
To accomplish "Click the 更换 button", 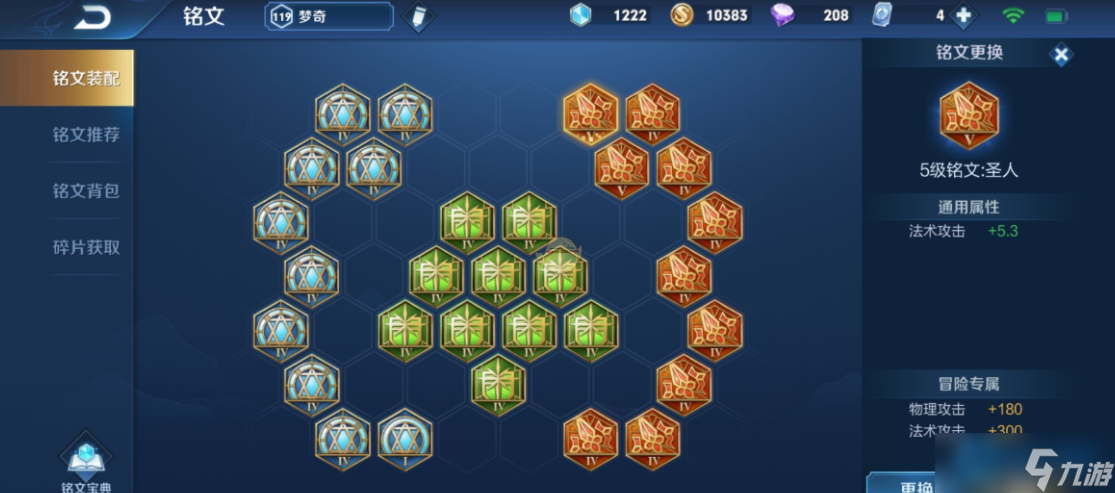I will (915, 484).
